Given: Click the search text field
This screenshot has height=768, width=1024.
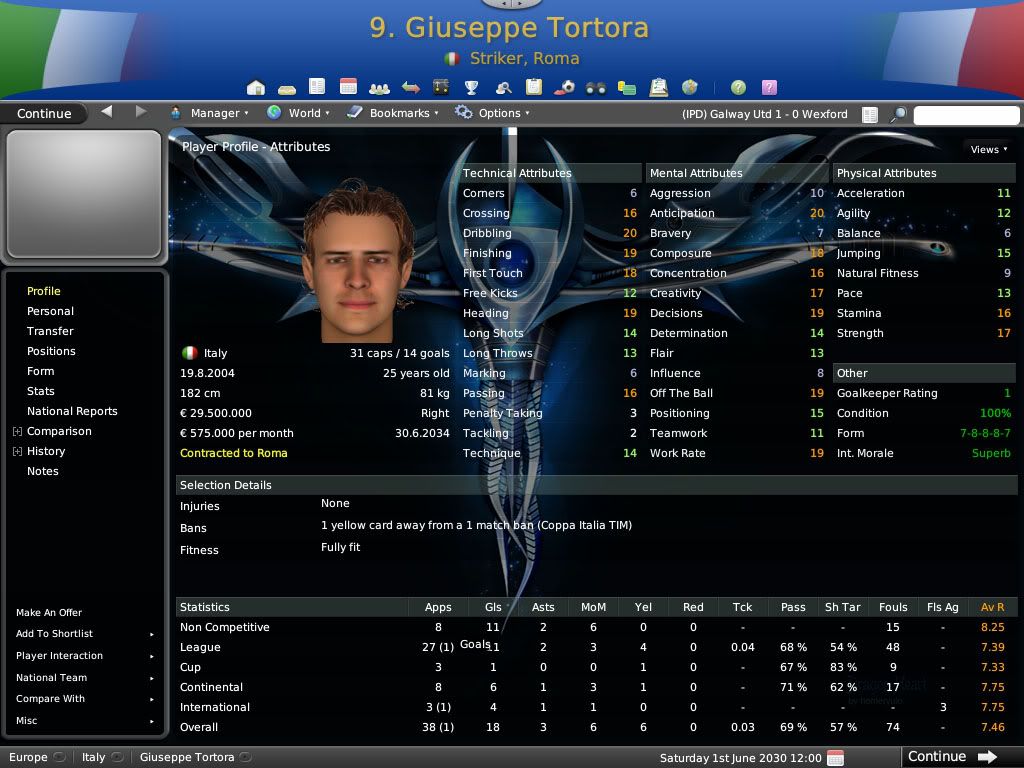Looking at the screenshot, I should (964, 115).
